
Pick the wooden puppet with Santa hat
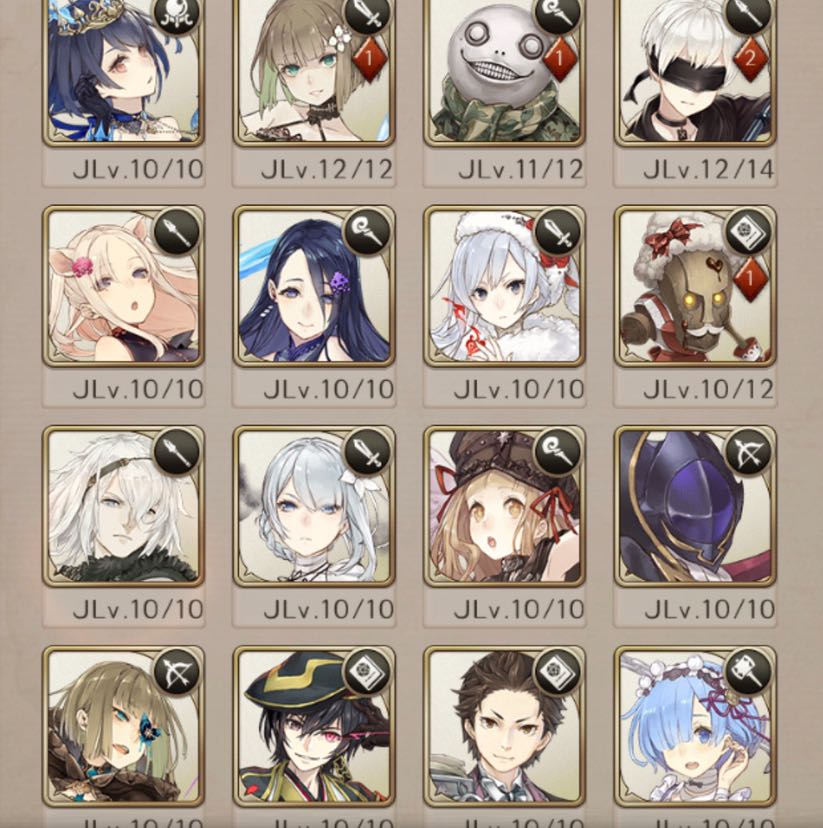tap(695, 286)
